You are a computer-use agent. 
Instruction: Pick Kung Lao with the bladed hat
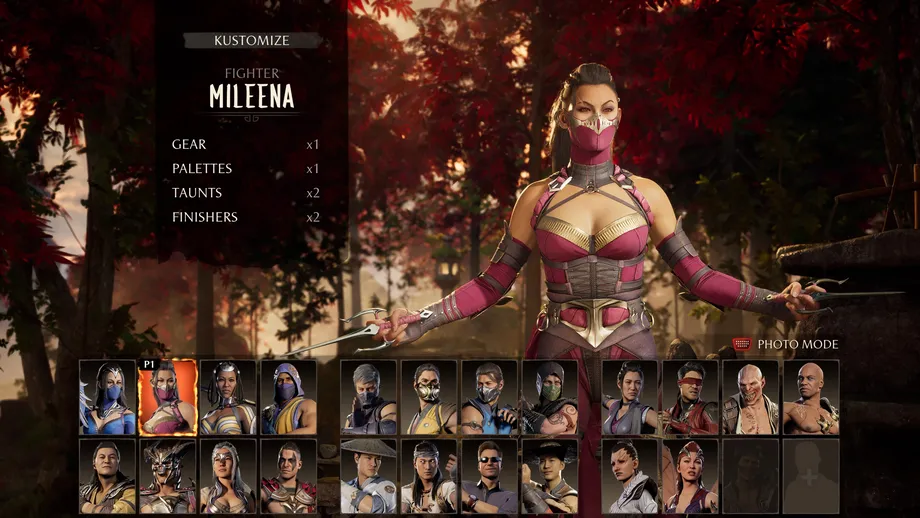click(549, 476)
